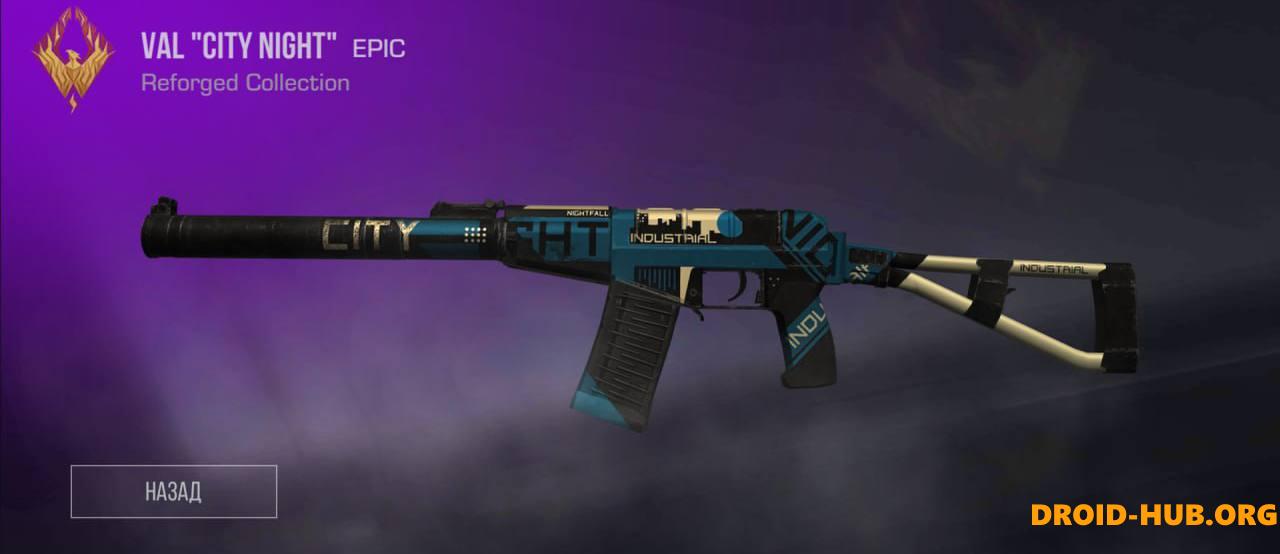Screen dimensions: 1280x554
Task: Select the golden phoenix collection emblem
Action: (73, 58)
